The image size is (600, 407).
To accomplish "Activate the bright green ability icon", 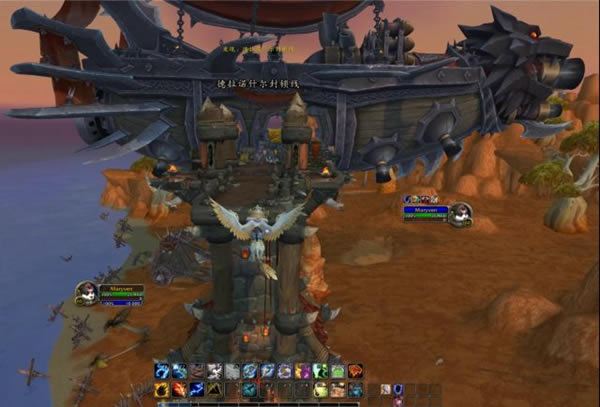I will click(319, 371).
